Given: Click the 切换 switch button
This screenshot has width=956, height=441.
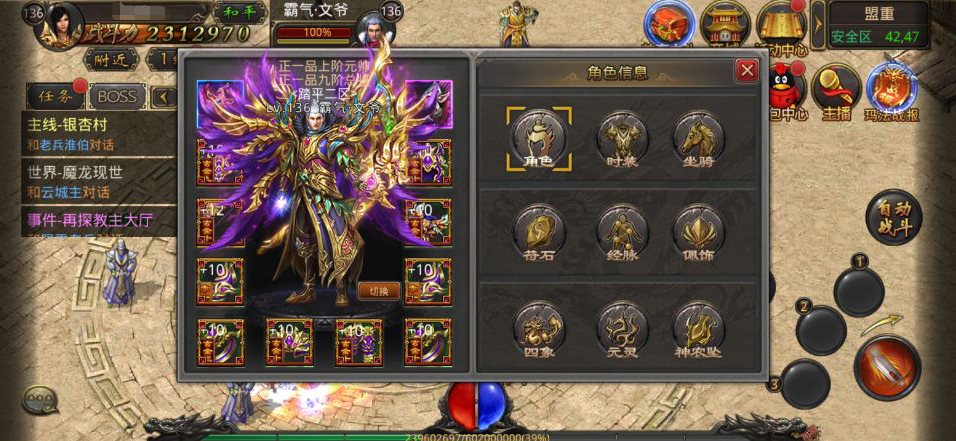Looking at the screenshot, I should (378, 291).
